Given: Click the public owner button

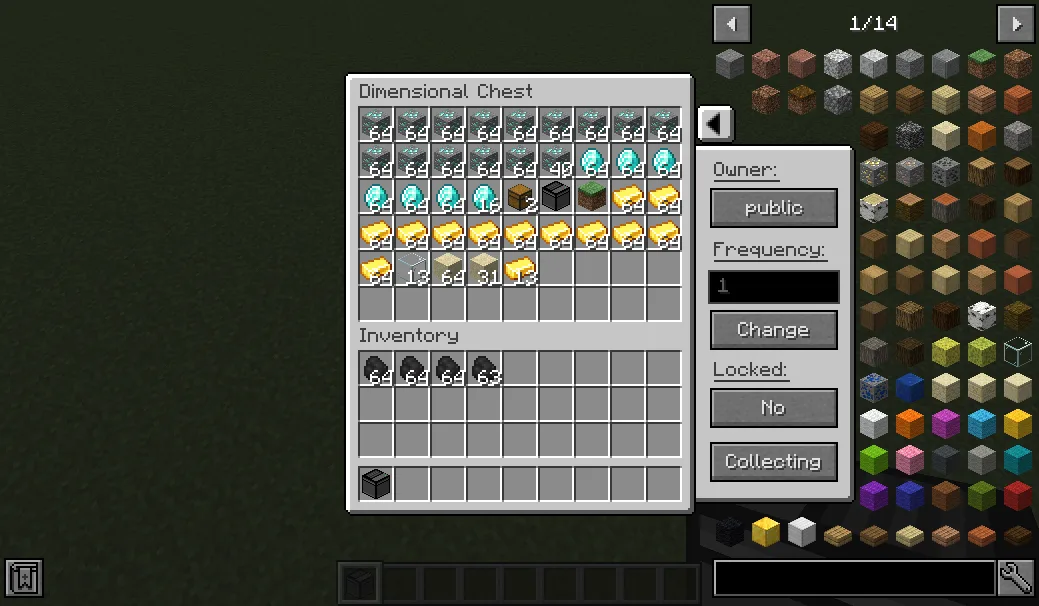Looking at the screenshot, I should [773, 208].
